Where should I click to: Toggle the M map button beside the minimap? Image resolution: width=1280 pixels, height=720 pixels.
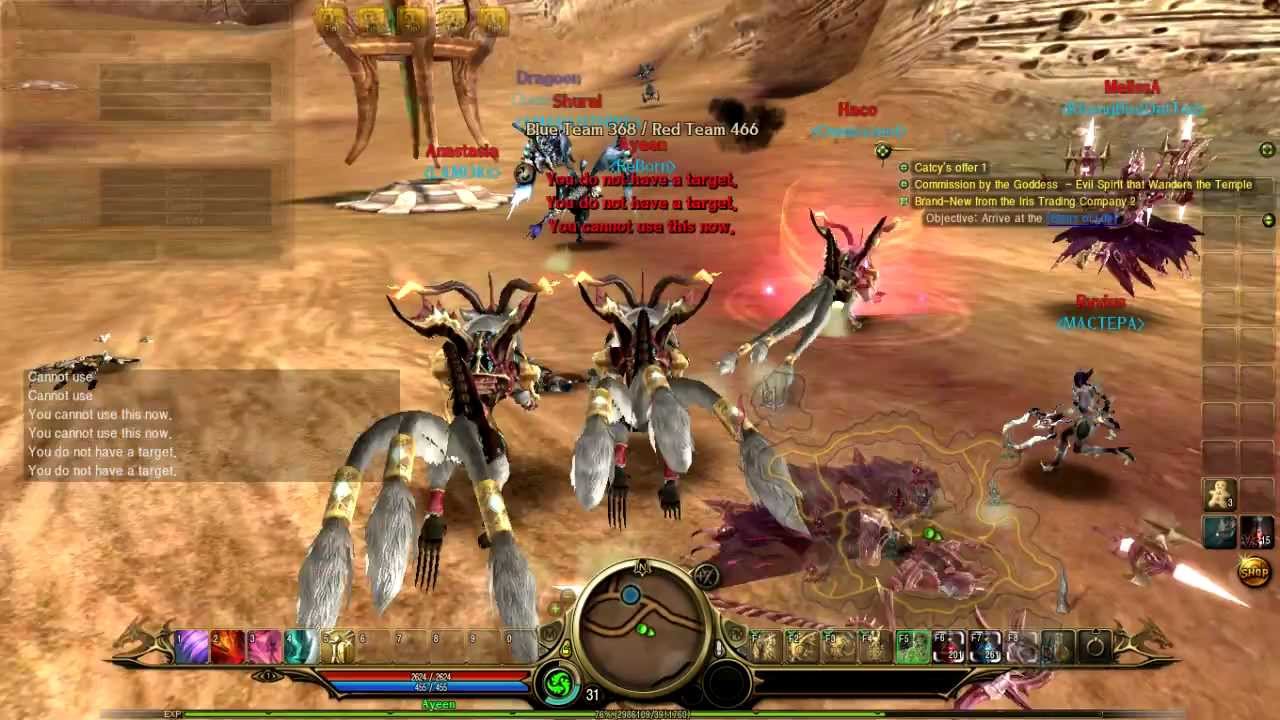tap(548, 632)
